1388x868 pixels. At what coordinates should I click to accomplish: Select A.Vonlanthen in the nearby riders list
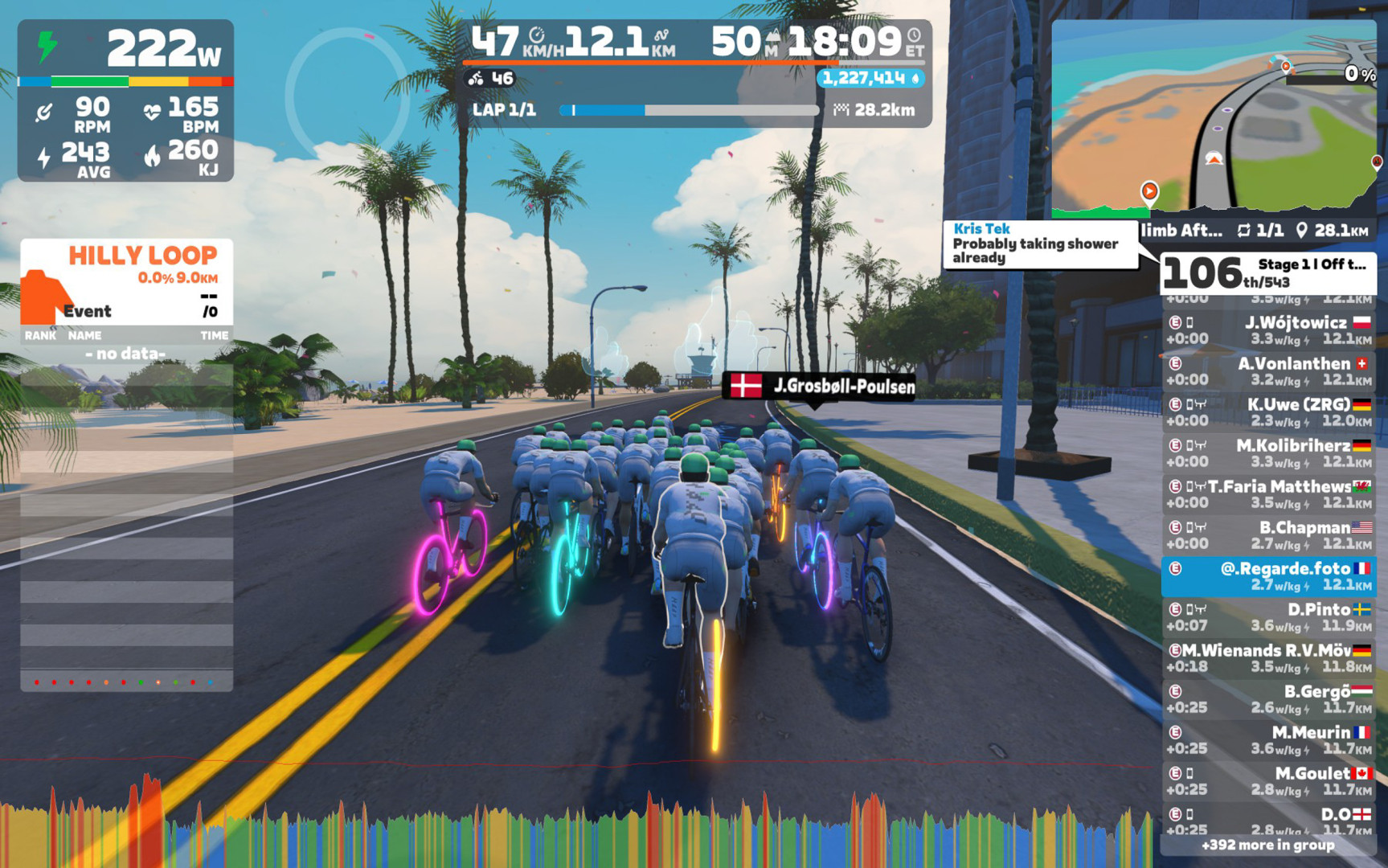1268,371
